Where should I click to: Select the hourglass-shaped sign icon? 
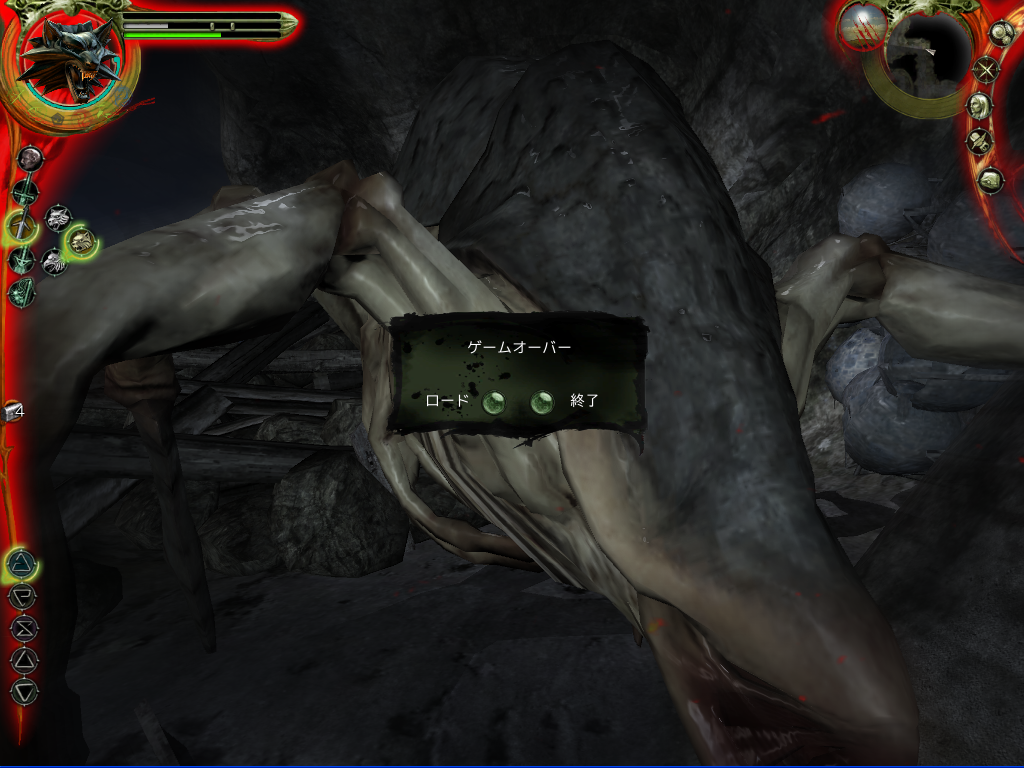click(23, 629)
